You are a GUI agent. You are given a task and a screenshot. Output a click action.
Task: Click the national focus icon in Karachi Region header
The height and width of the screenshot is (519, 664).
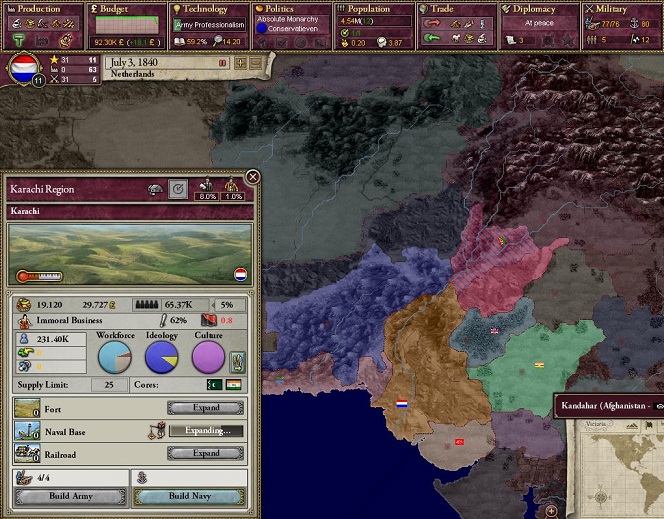178,187
